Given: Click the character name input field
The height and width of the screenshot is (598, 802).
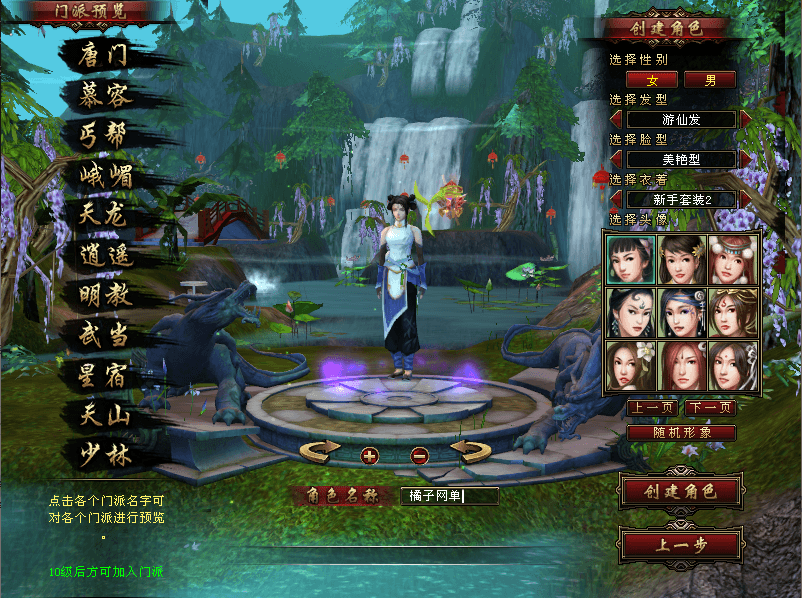Looking at the screenshot, I should pyautogui.click(x=449, y=495).
